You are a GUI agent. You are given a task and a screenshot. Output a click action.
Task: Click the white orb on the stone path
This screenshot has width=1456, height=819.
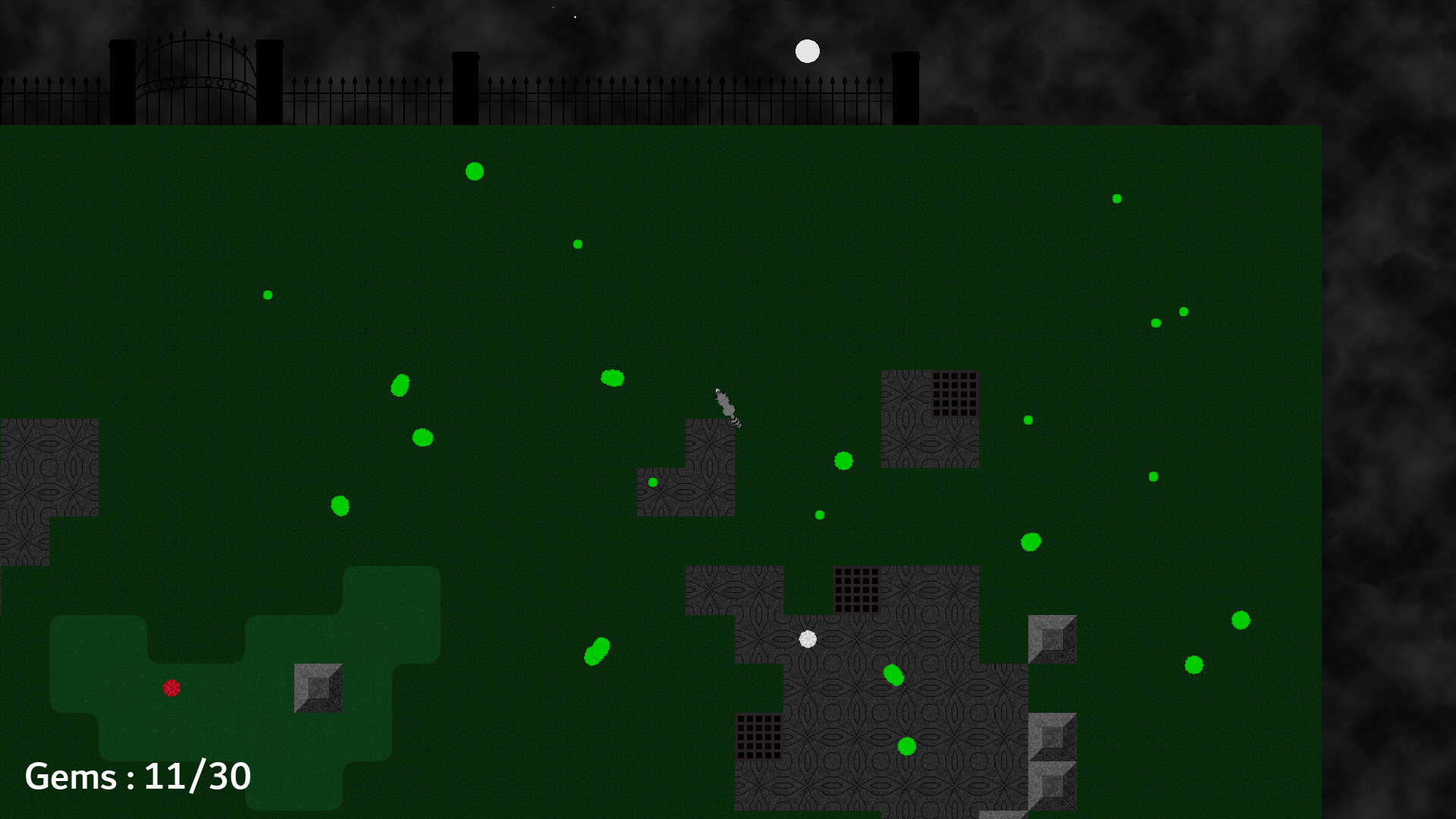tap(807, 639)
